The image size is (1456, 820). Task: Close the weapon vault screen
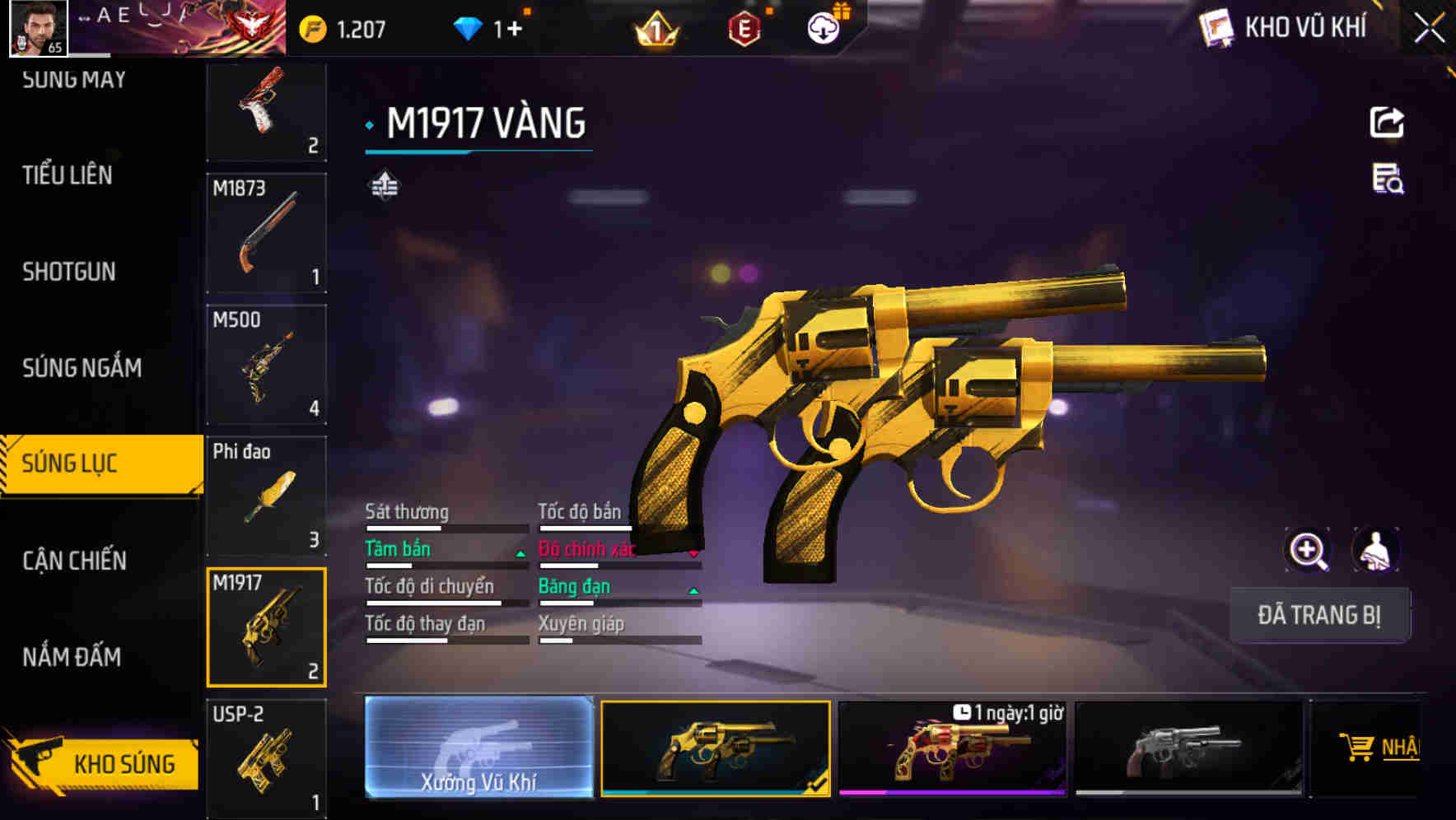tap(1429, 29)
